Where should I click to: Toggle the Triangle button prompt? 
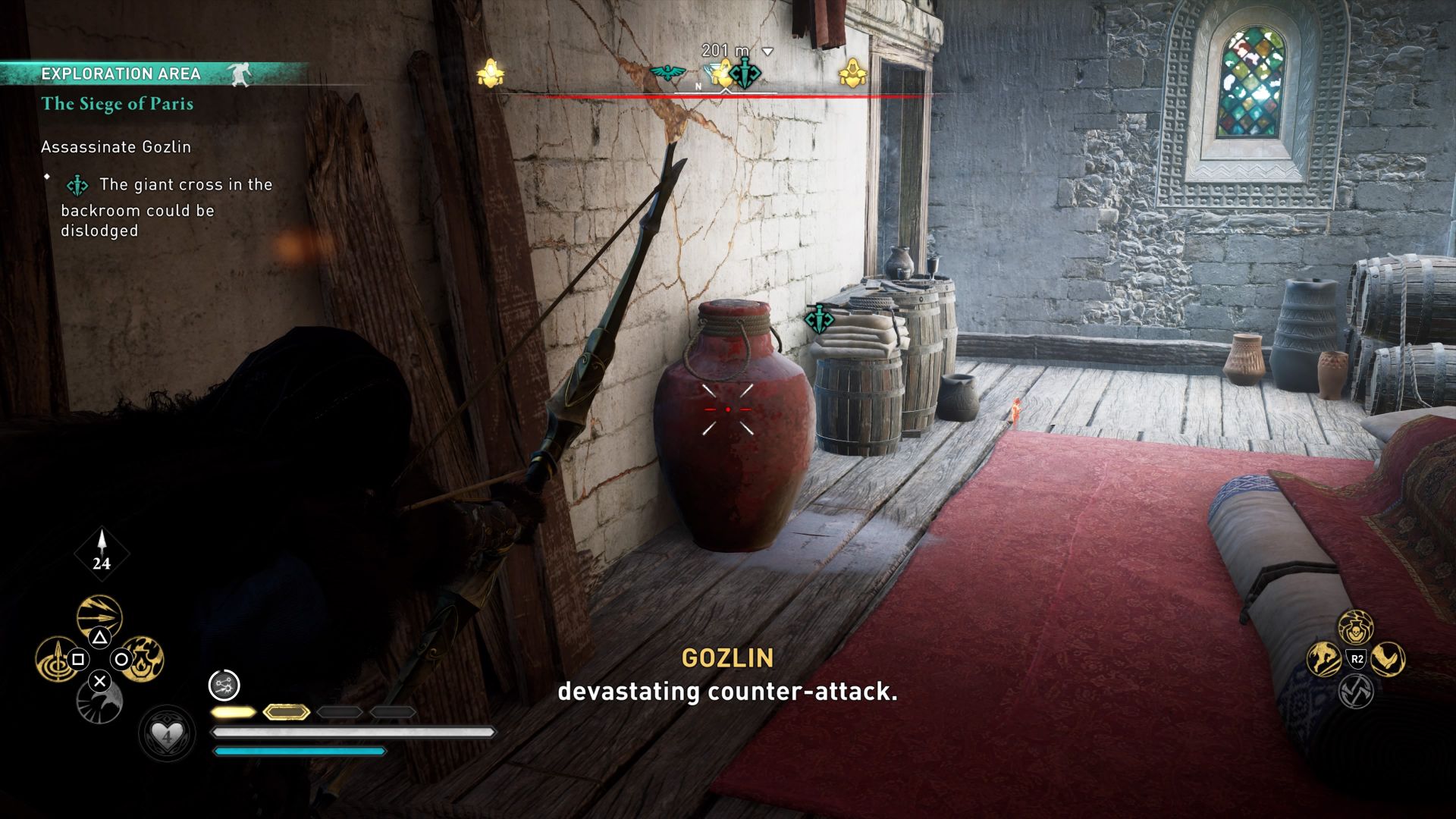(x=100, y=638)
